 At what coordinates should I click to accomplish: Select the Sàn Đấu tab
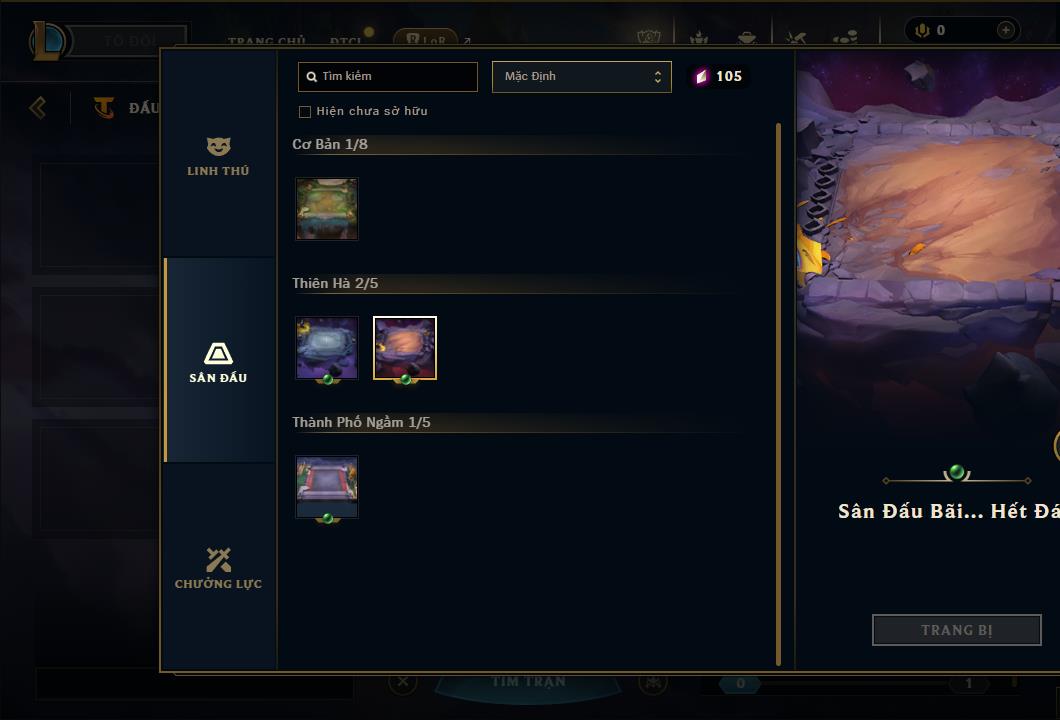coord(218,362)
